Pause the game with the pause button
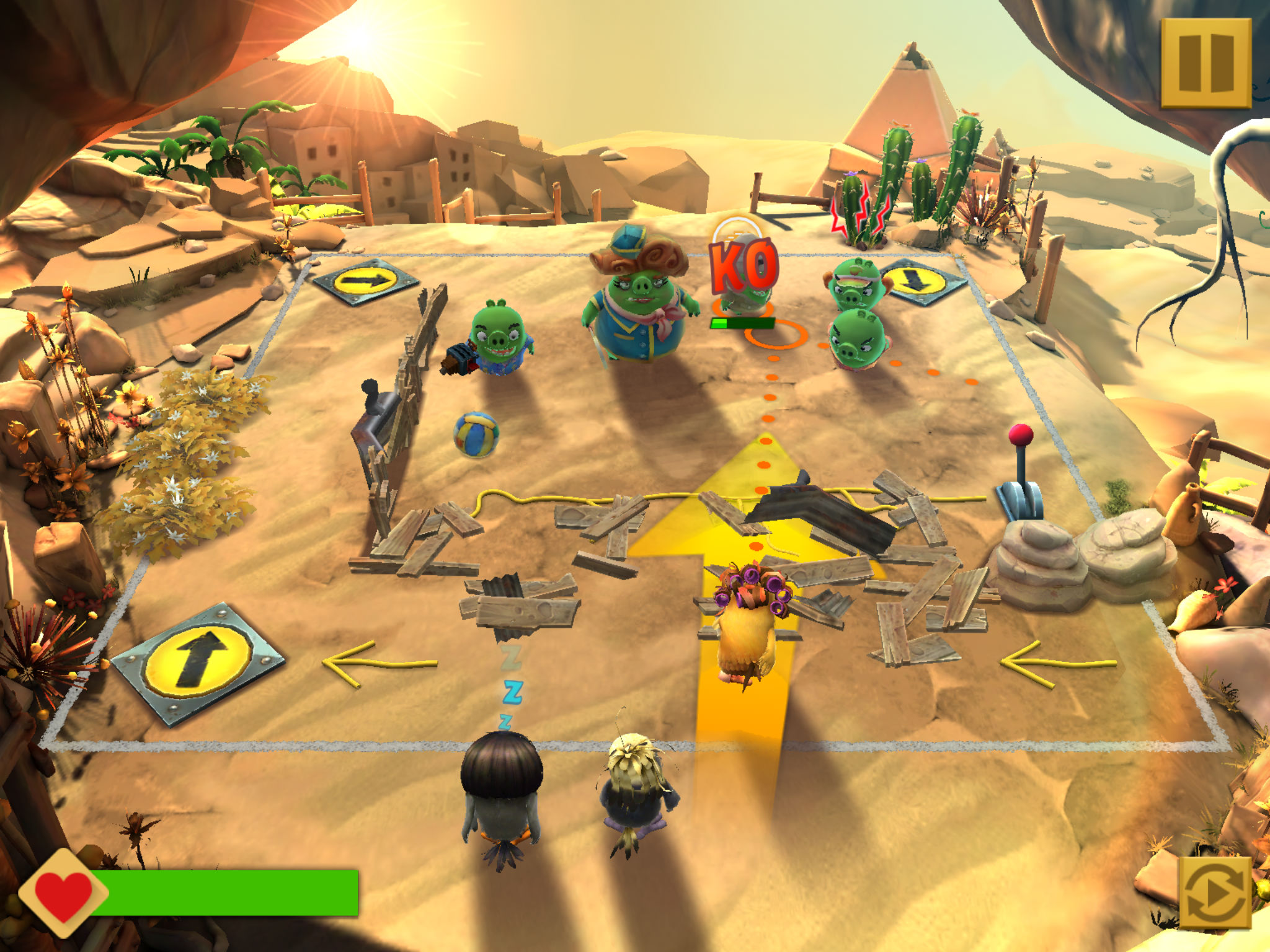Screen dimensions: 1270x952 (x=1206, y=63)
